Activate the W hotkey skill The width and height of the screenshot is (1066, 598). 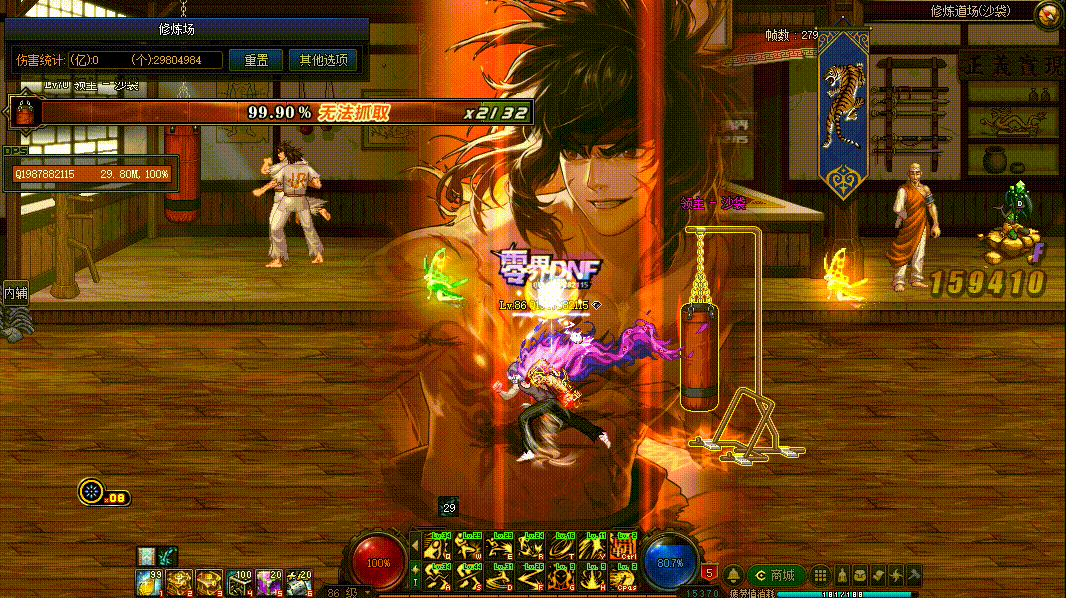(x=468, y=546)
